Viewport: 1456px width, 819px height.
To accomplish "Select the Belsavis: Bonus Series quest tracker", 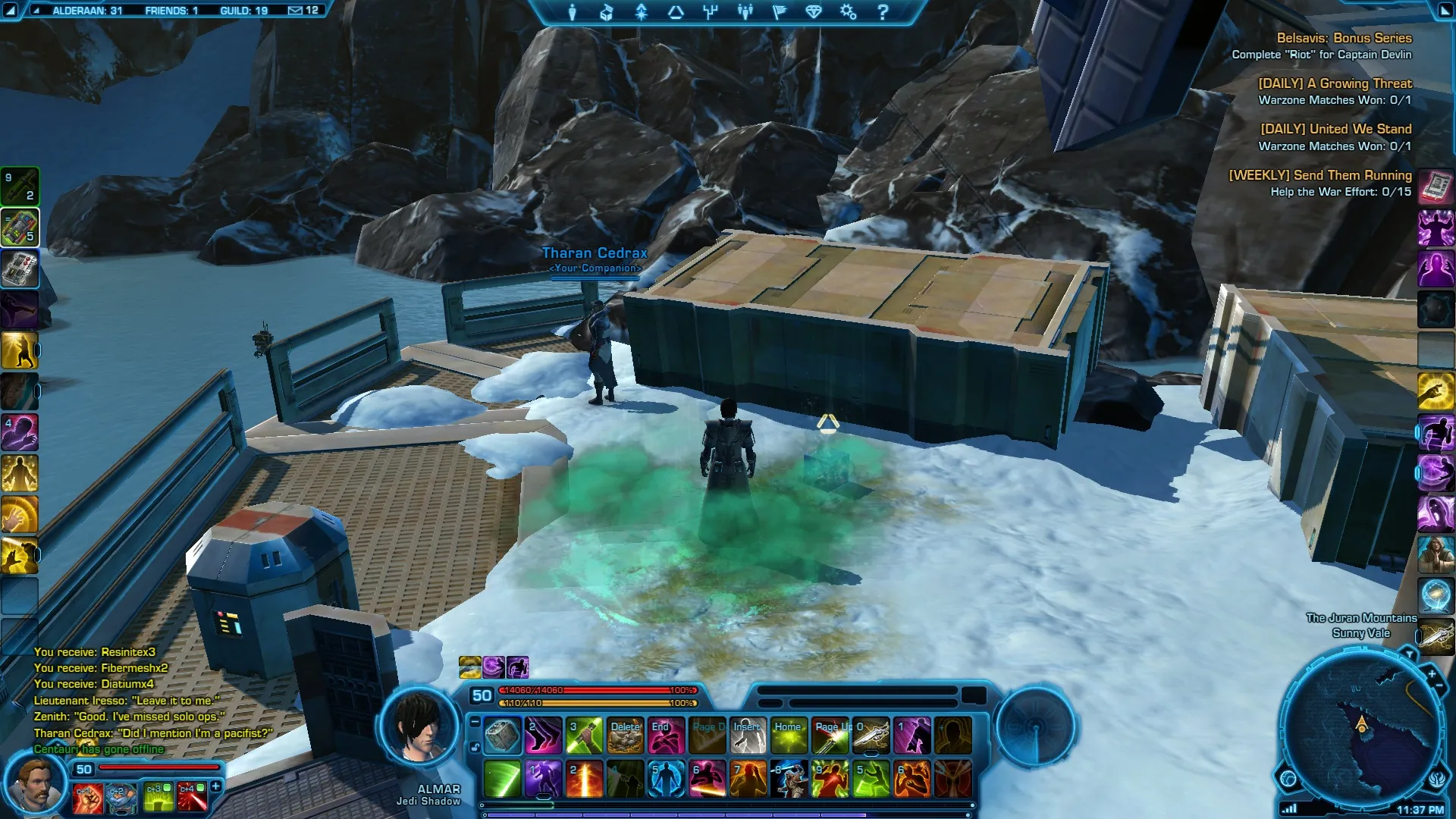I will [x=1343, y=38].
